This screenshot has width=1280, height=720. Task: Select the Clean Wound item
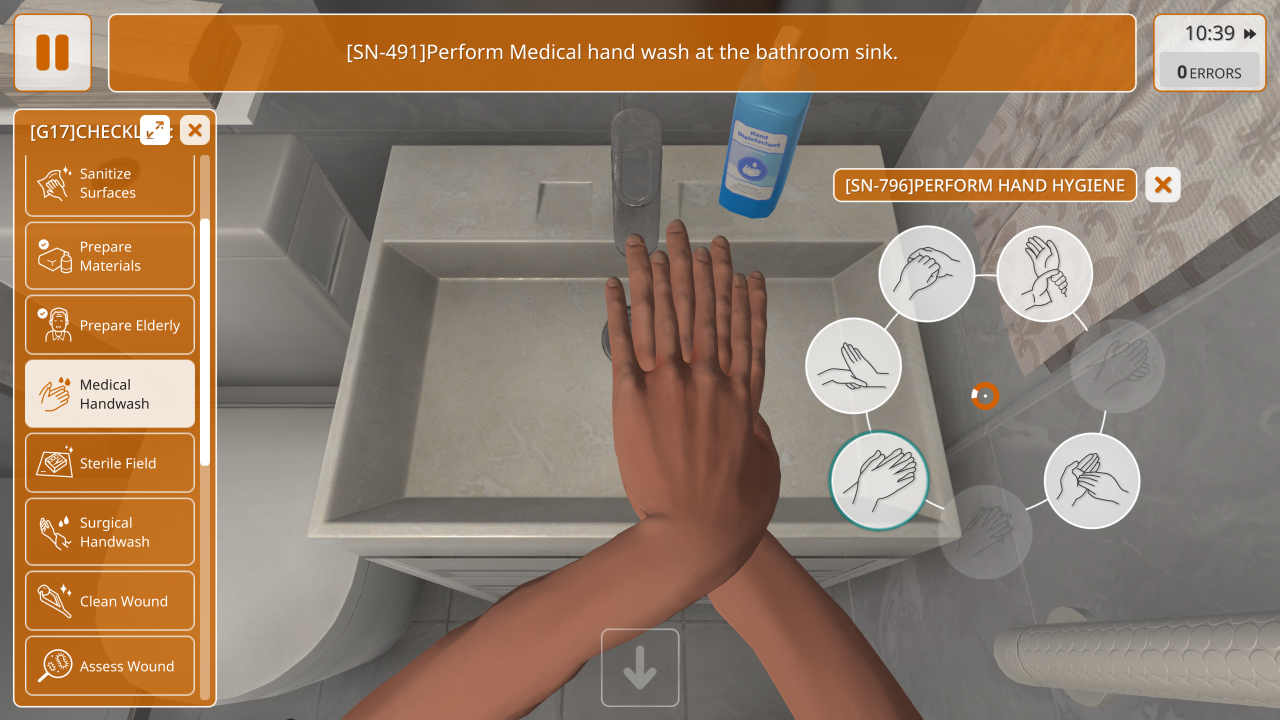coord(110,601)
